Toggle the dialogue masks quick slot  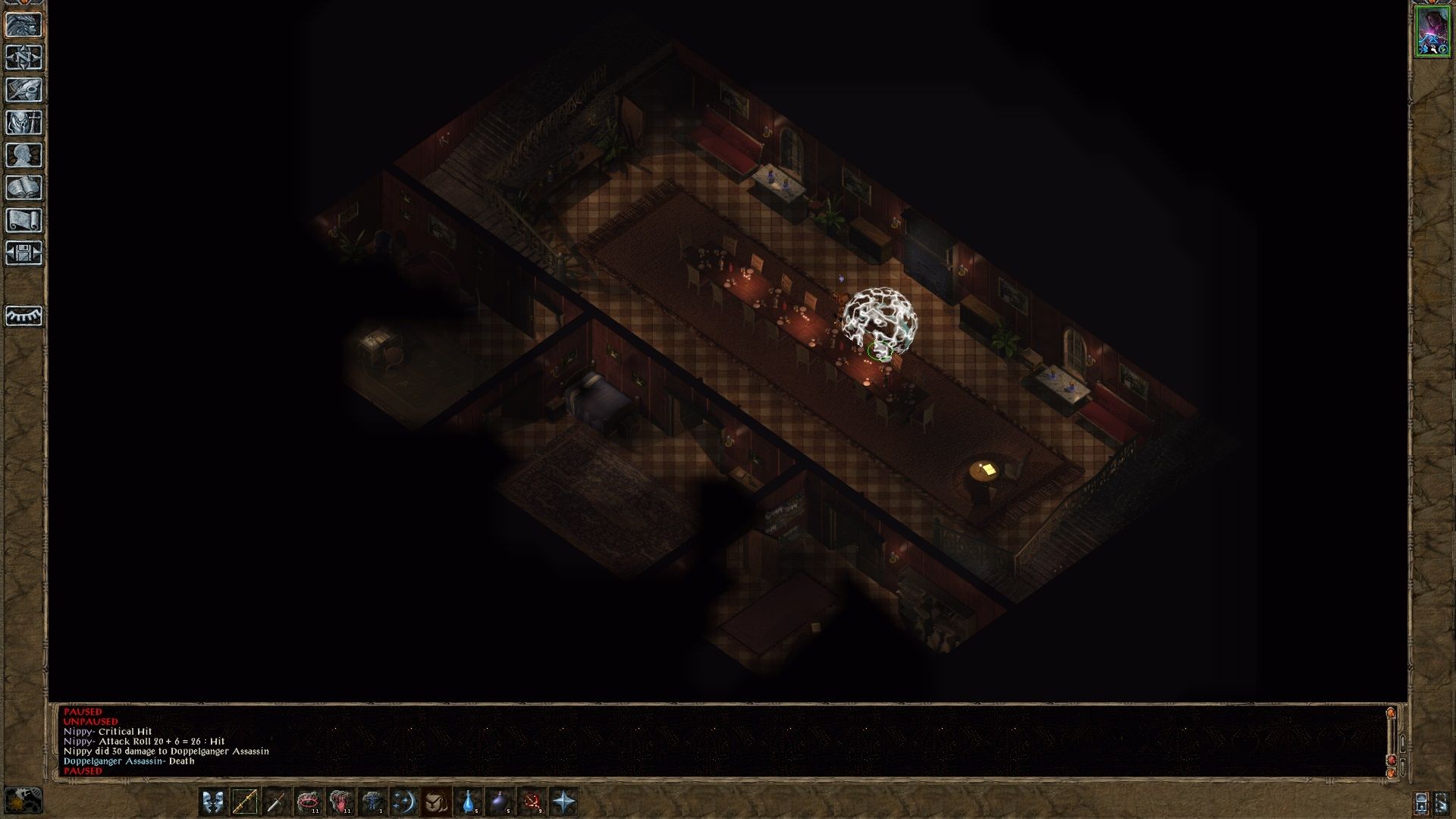point(212,801)
